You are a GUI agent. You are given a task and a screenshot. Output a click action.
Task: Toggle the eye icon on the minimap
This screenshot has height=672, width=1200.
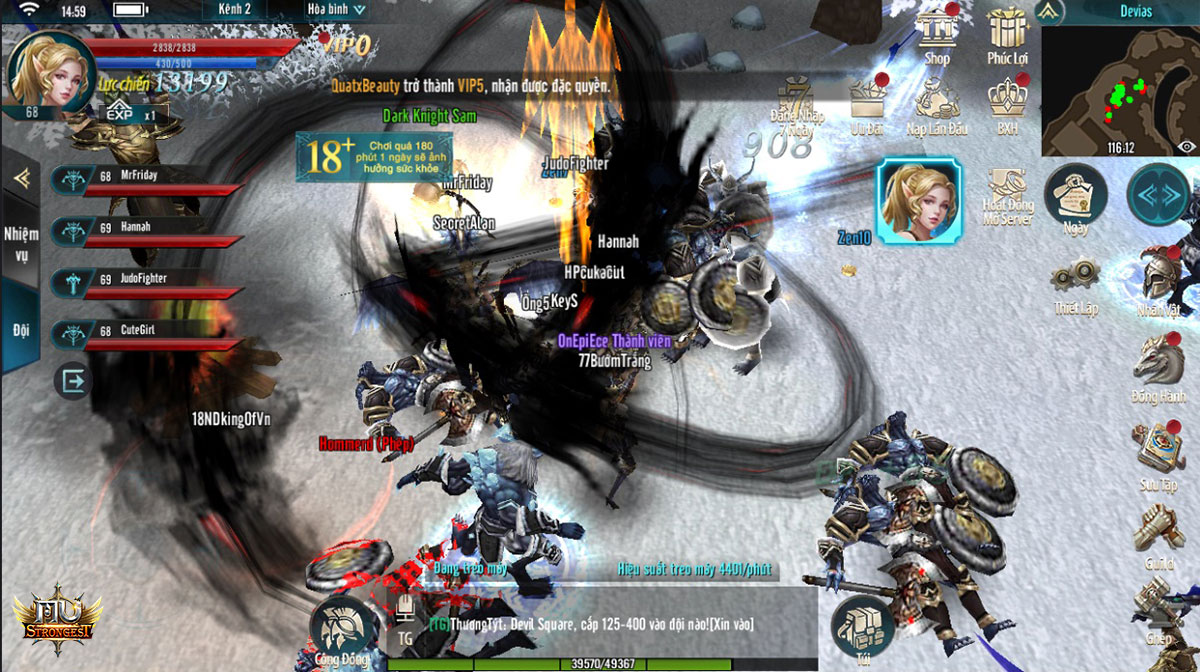click(1186, 147)
